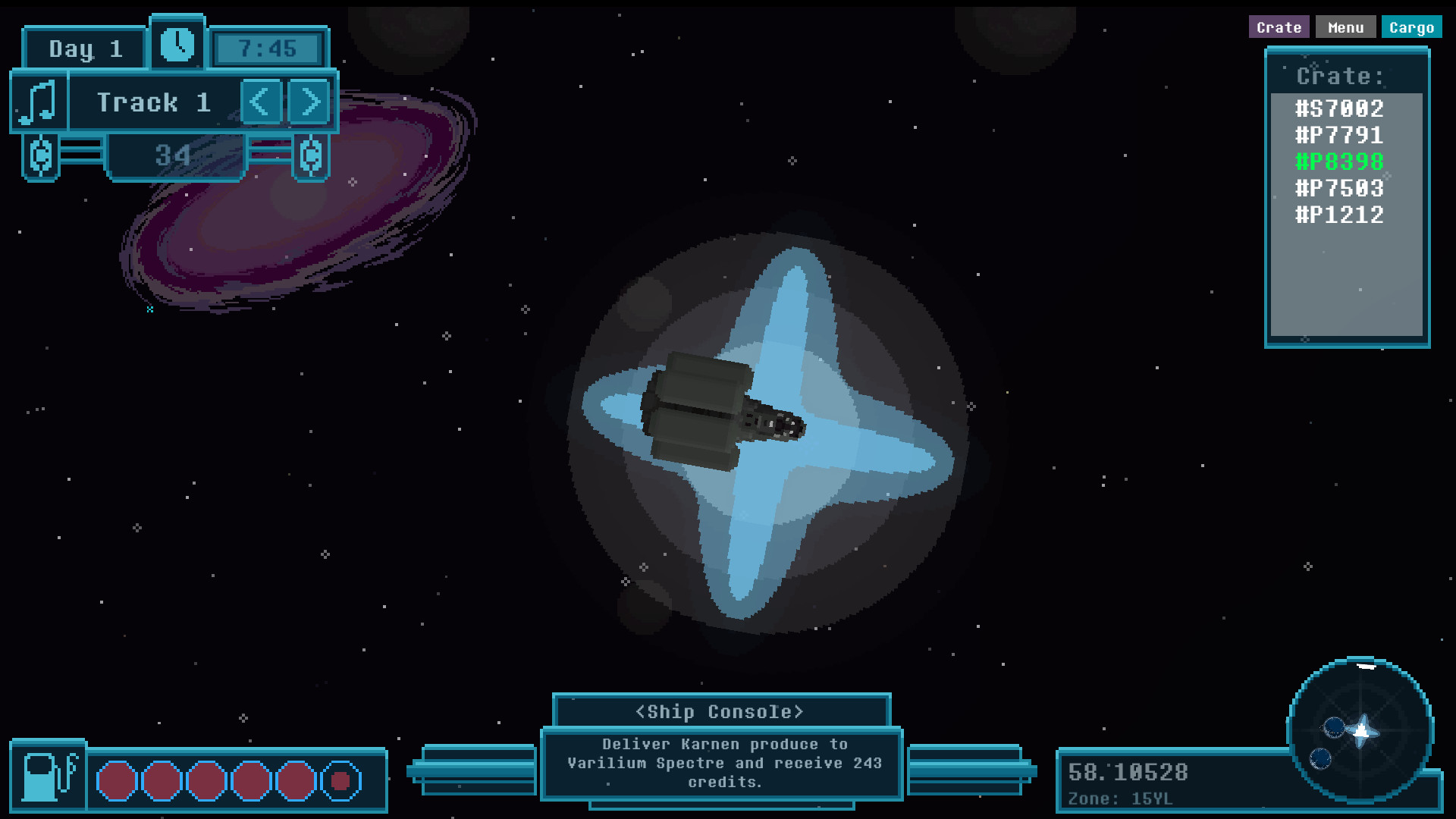Screen dimensions: 1456x819
Task: Expand the Ship Console panel
Action: click(720, 711)
